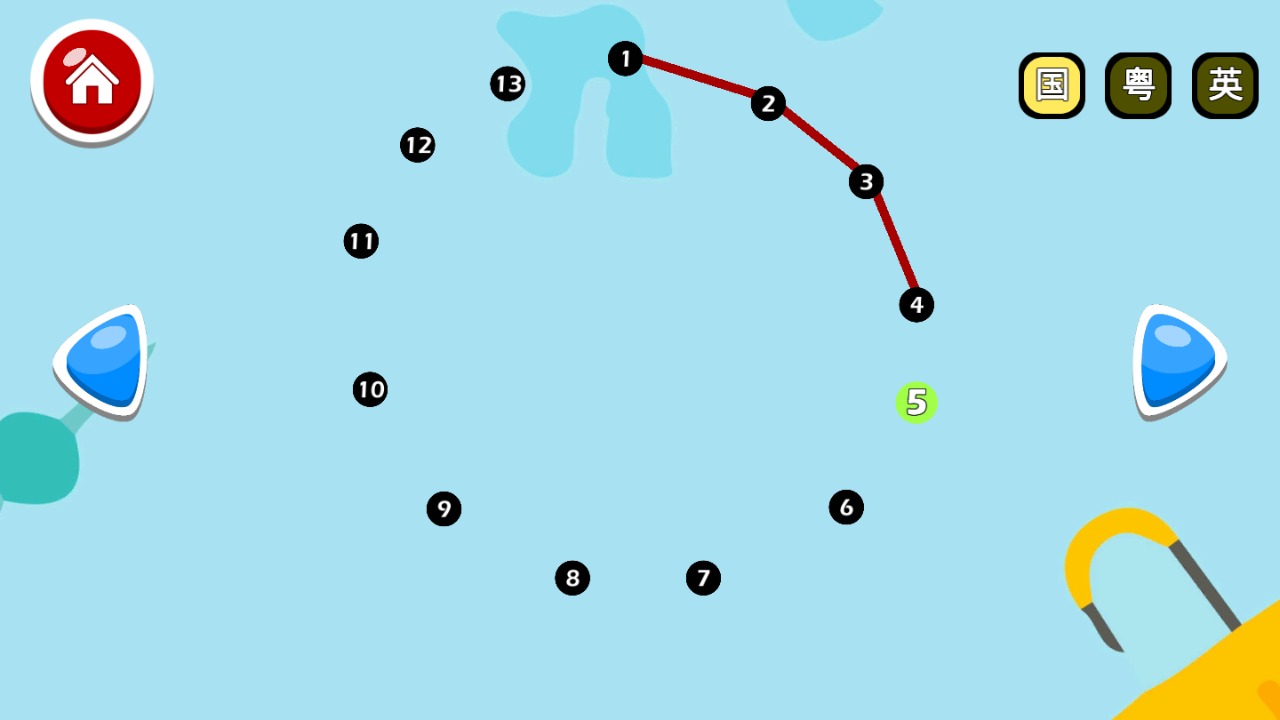Screen dimensions: 1280x720
Task: Click dot number 6 near the bottom right
Action: 846,507
